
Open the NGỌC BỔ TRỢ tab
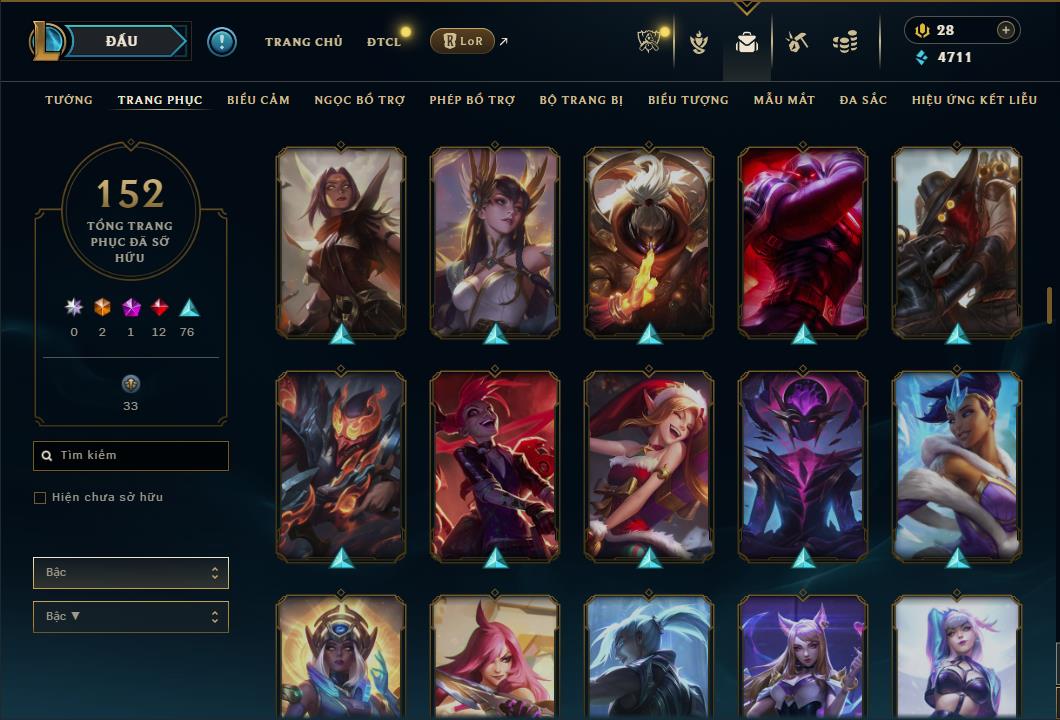[x=359, y=100]
